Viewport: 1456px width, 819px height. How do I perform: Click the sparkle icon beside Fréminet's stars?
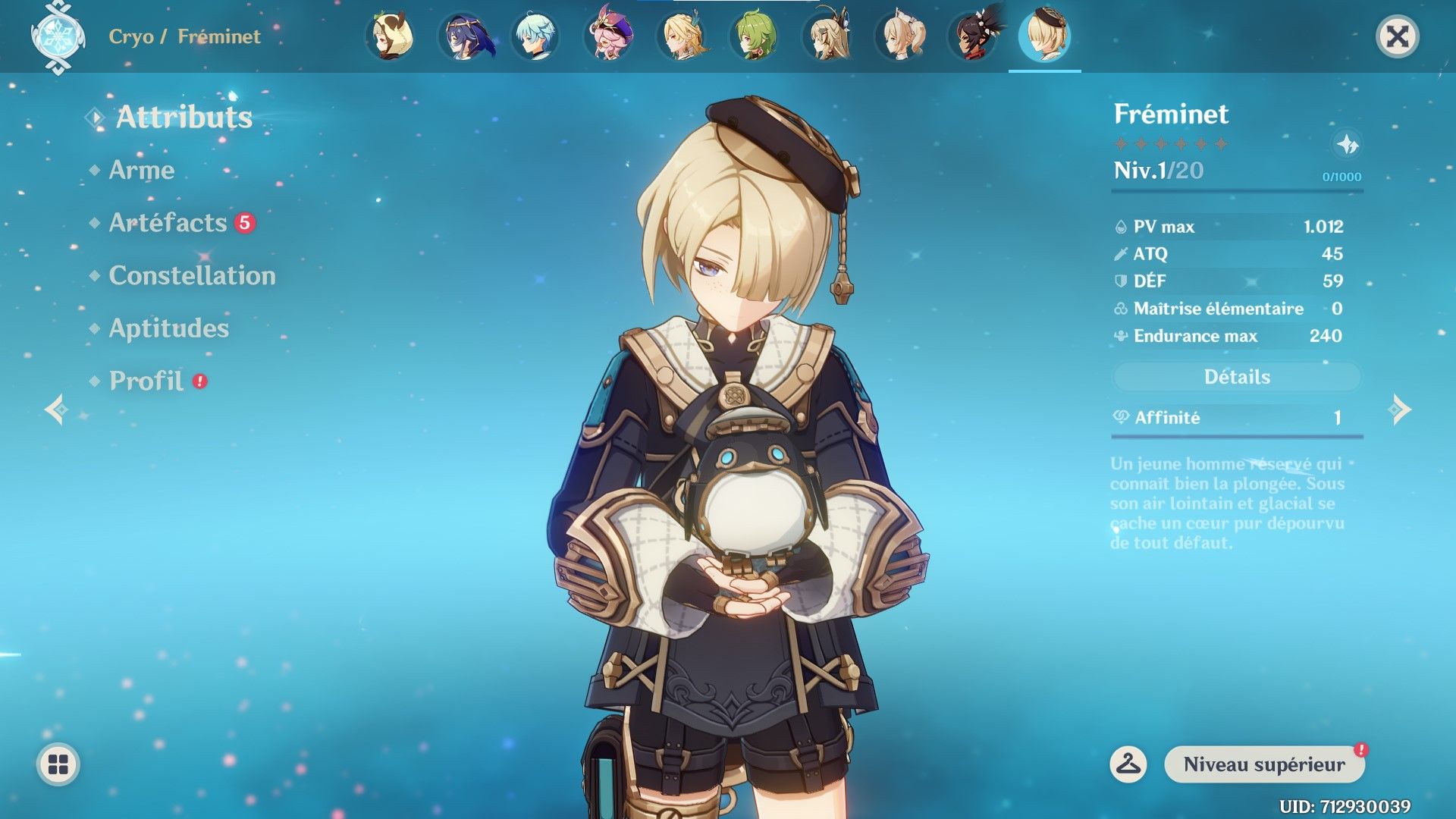1347,144
